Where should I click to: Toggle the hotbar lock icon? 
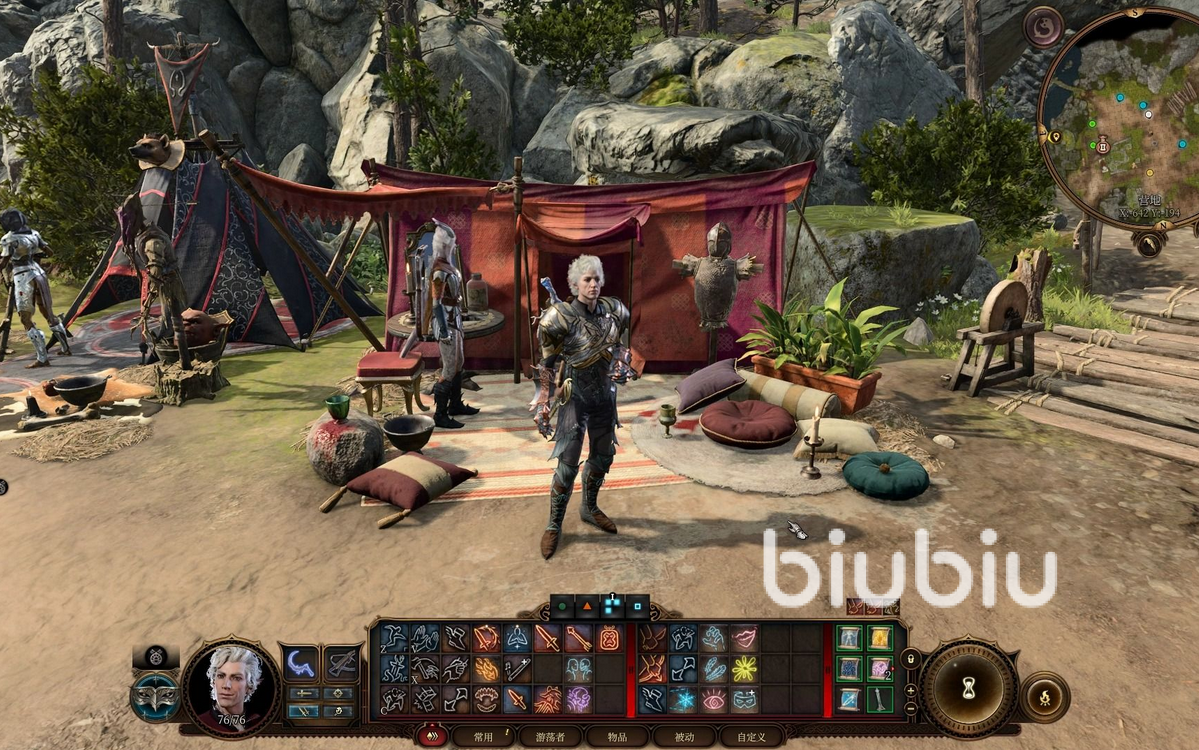click(x=910, y=660)
